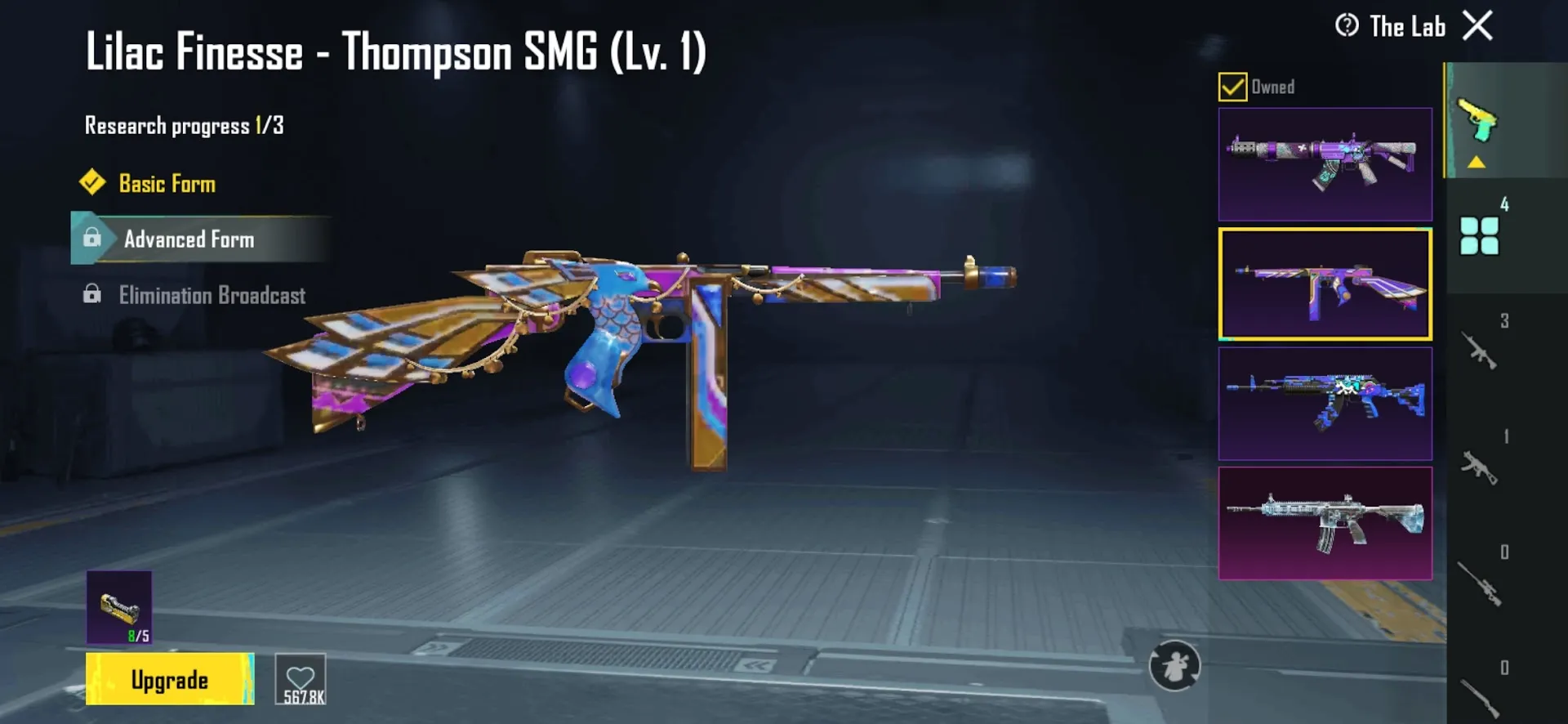This screenshot has height=724, width=1568.
Task: Click the lock icon on Advanced Form
Action: [92, 239]
